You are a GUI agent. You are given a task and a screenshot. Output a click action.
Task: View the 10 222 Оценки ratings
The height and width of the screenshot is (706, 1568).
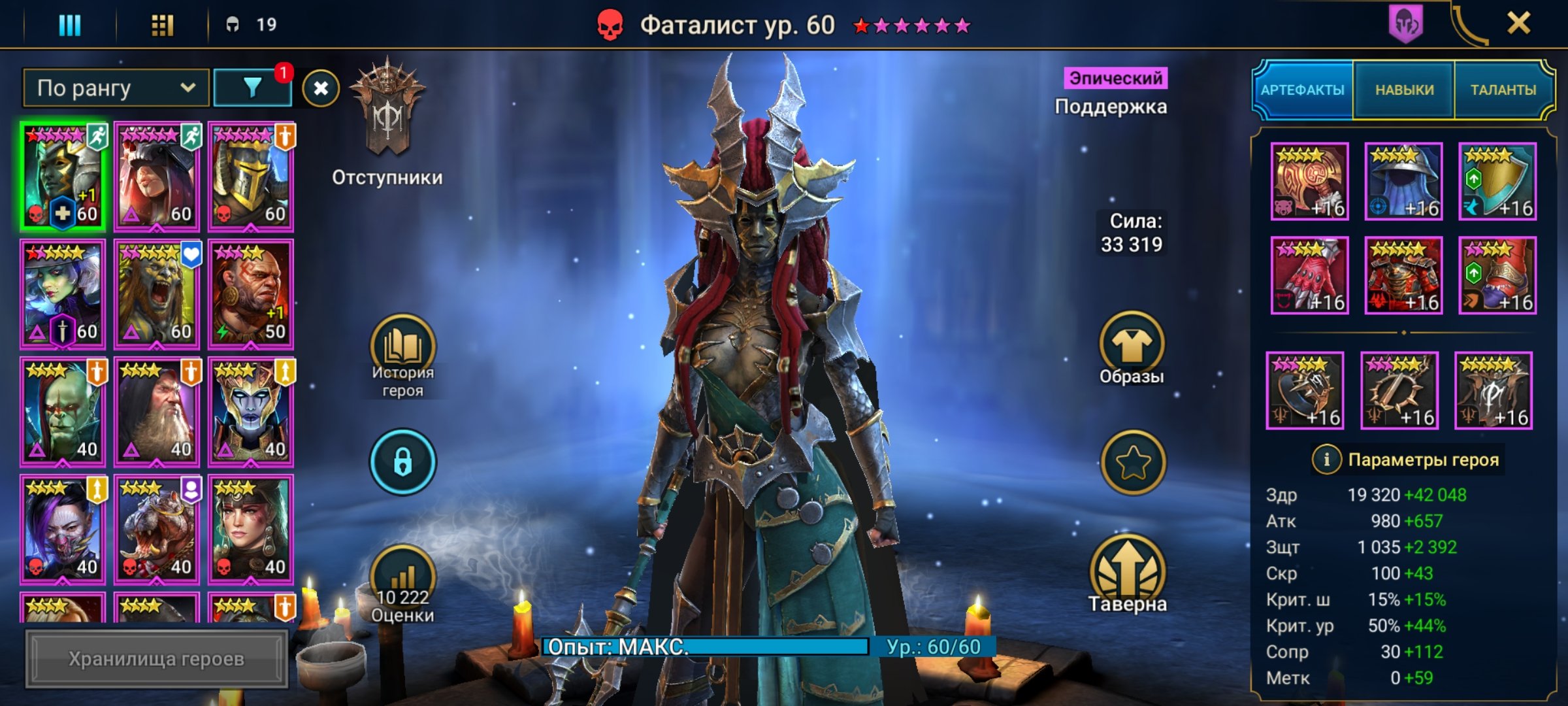(x=402, y=585)
